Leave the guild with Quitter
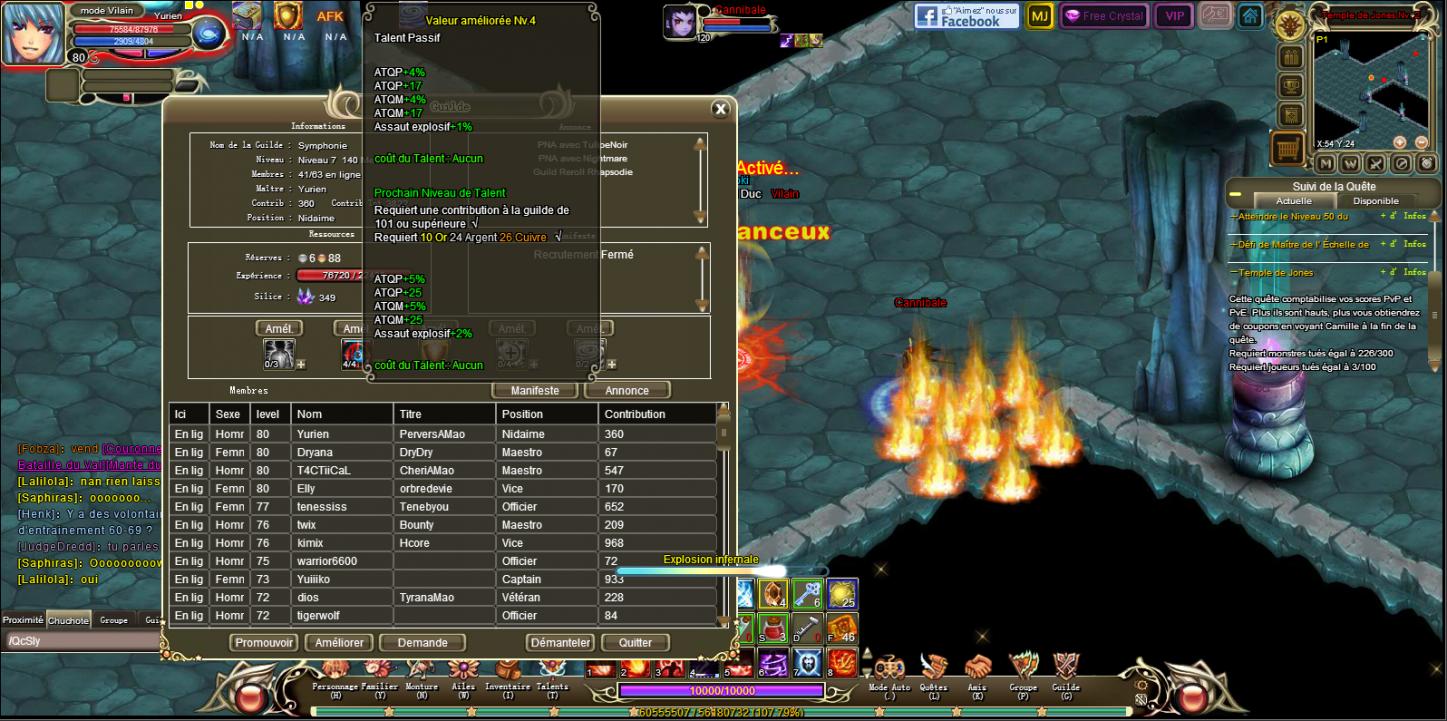Viewport: 1447px width, 721px height. 635,643
